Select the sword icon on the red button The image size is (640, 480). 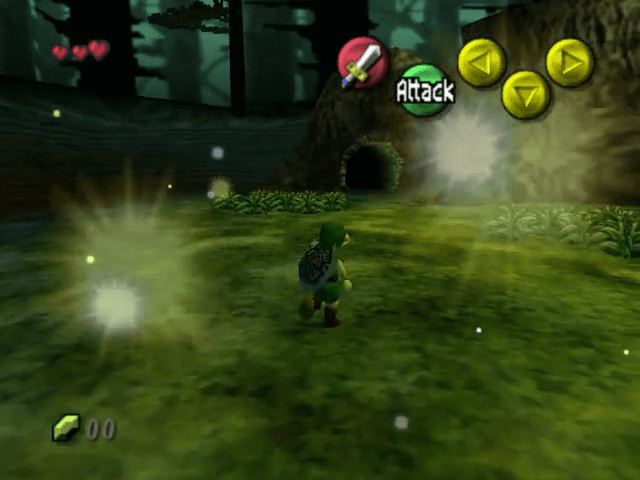362,62
